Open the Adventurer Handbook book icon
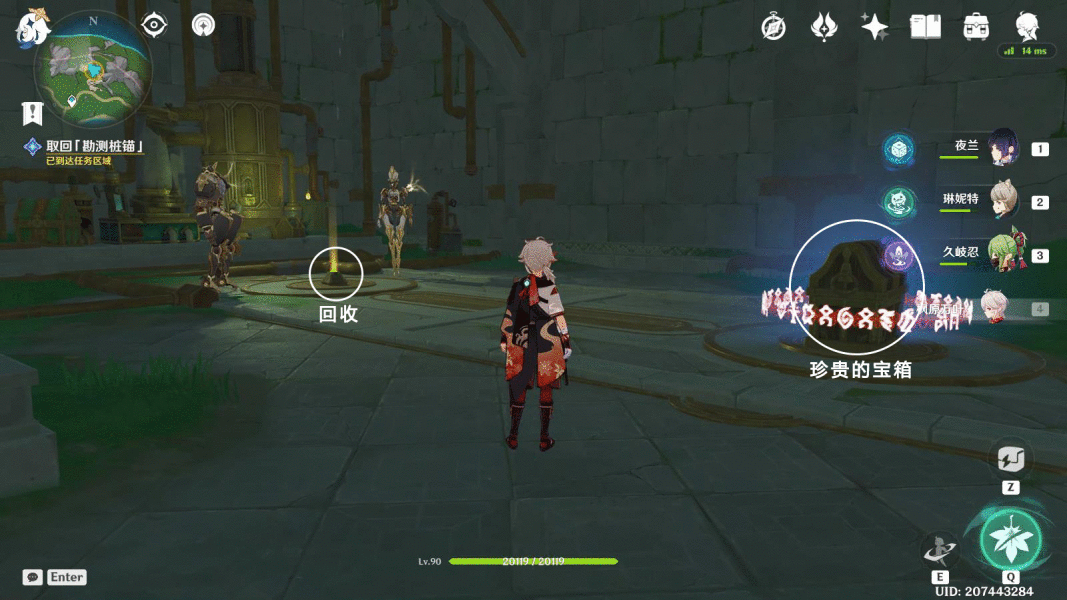The image size is (1067, 600). tap(925, 27)
